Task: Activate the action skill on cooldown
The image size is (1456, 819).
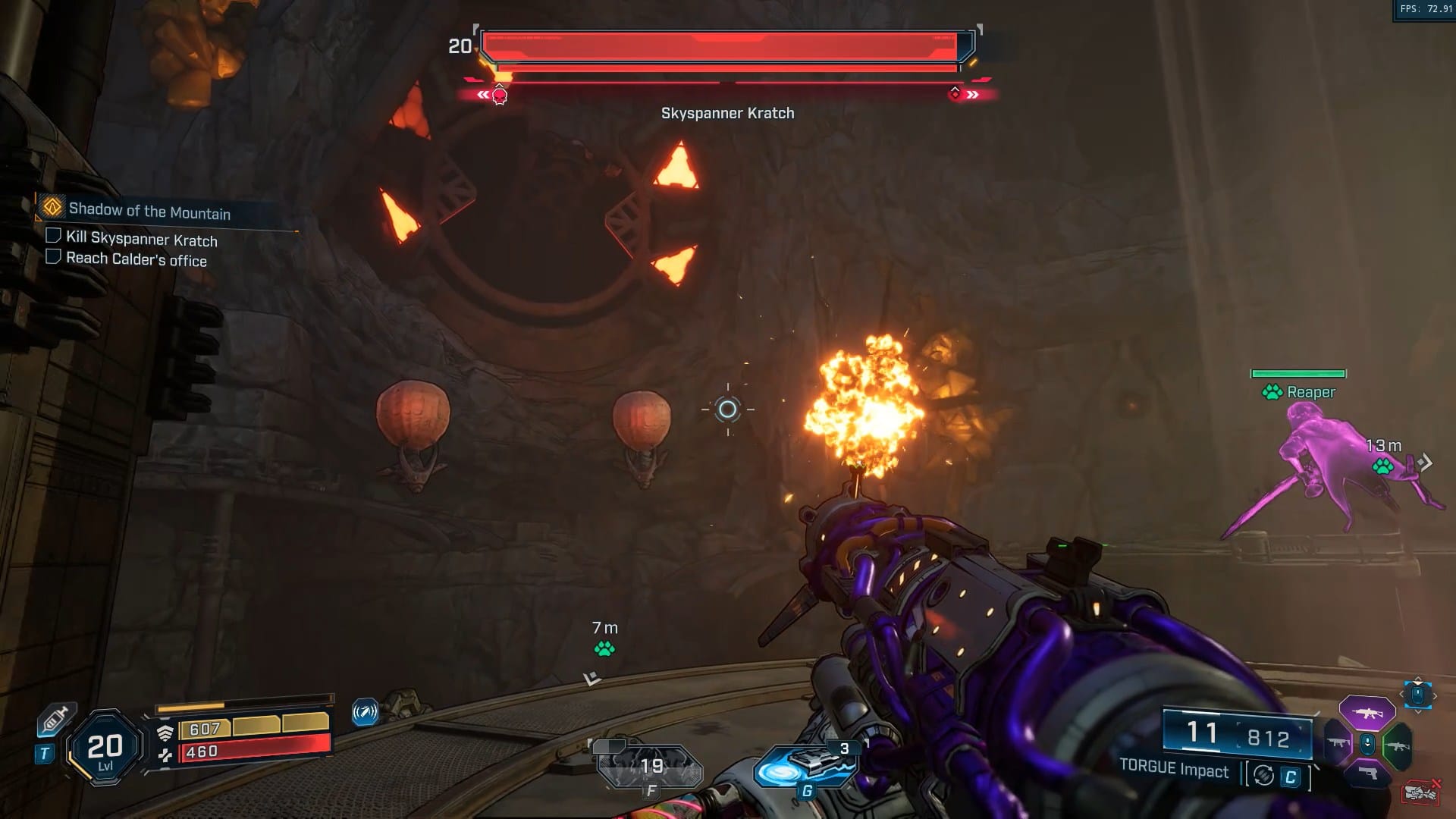Action: 651,767
